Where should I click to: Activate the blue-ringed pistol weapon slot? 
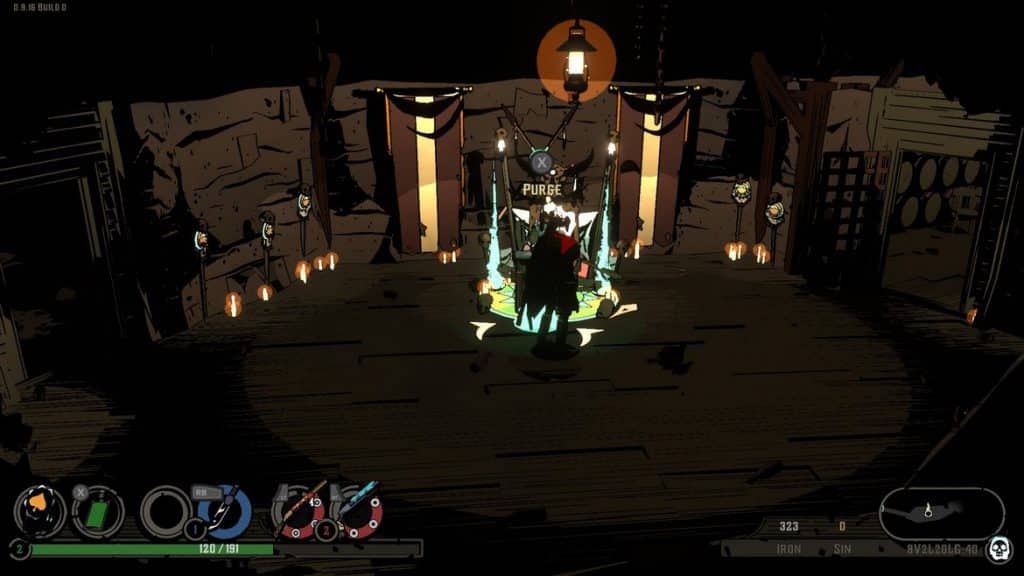(223, 510)
